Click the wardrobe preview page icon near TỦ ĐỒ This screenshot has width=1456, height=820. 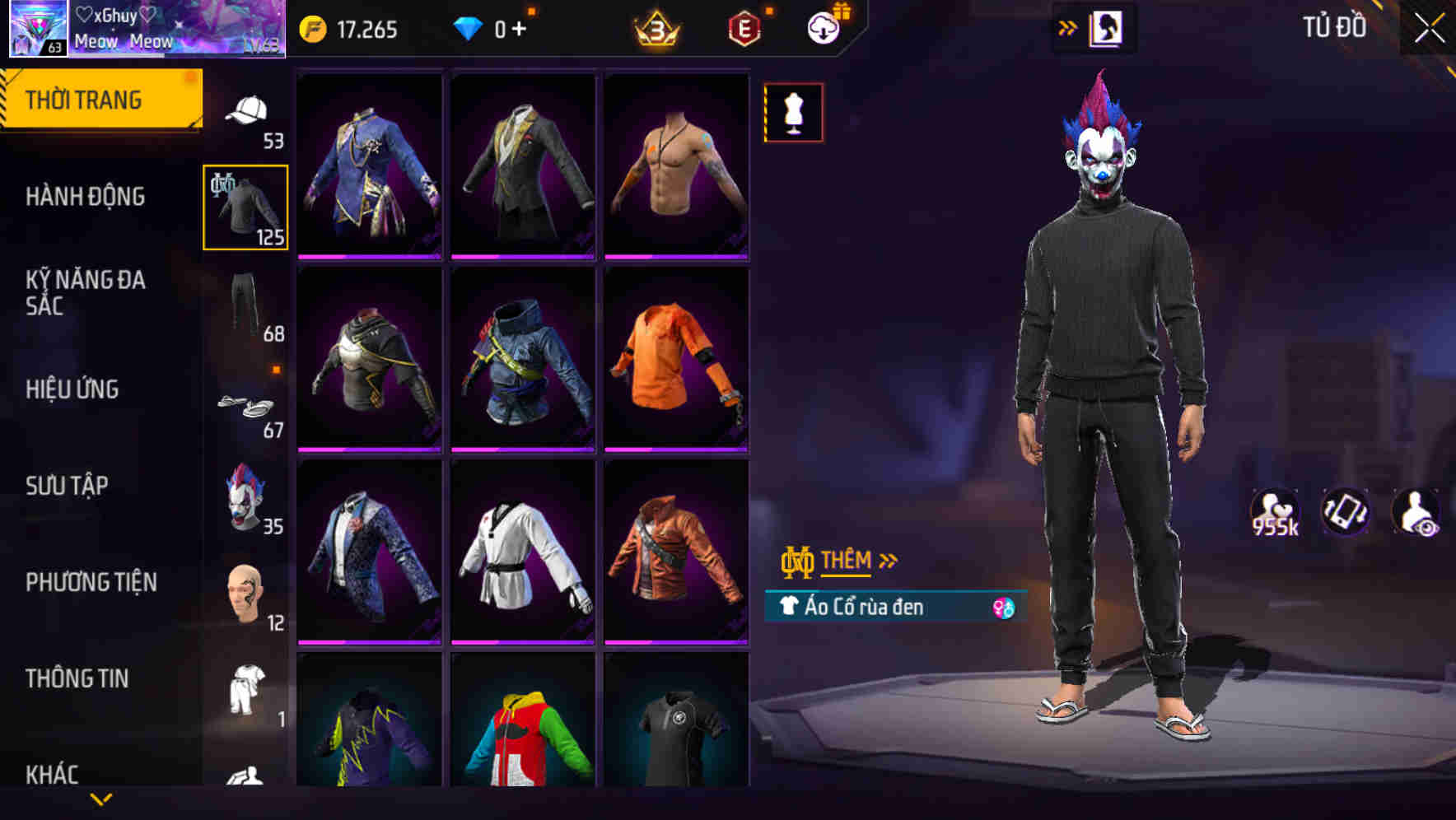[1106, 26]
